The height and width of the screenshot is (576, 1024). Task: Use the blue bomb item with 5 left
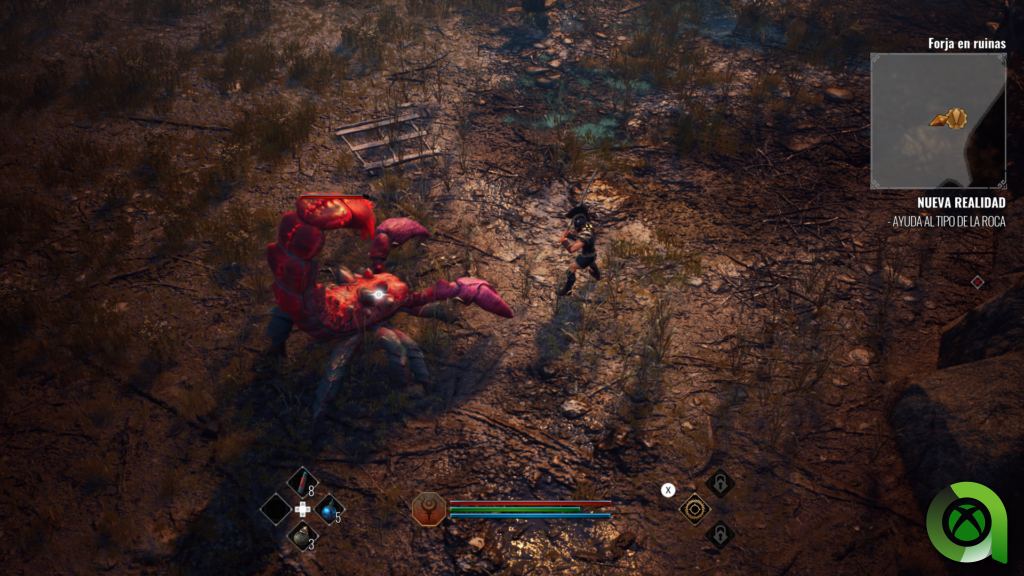tap(329, 510)
